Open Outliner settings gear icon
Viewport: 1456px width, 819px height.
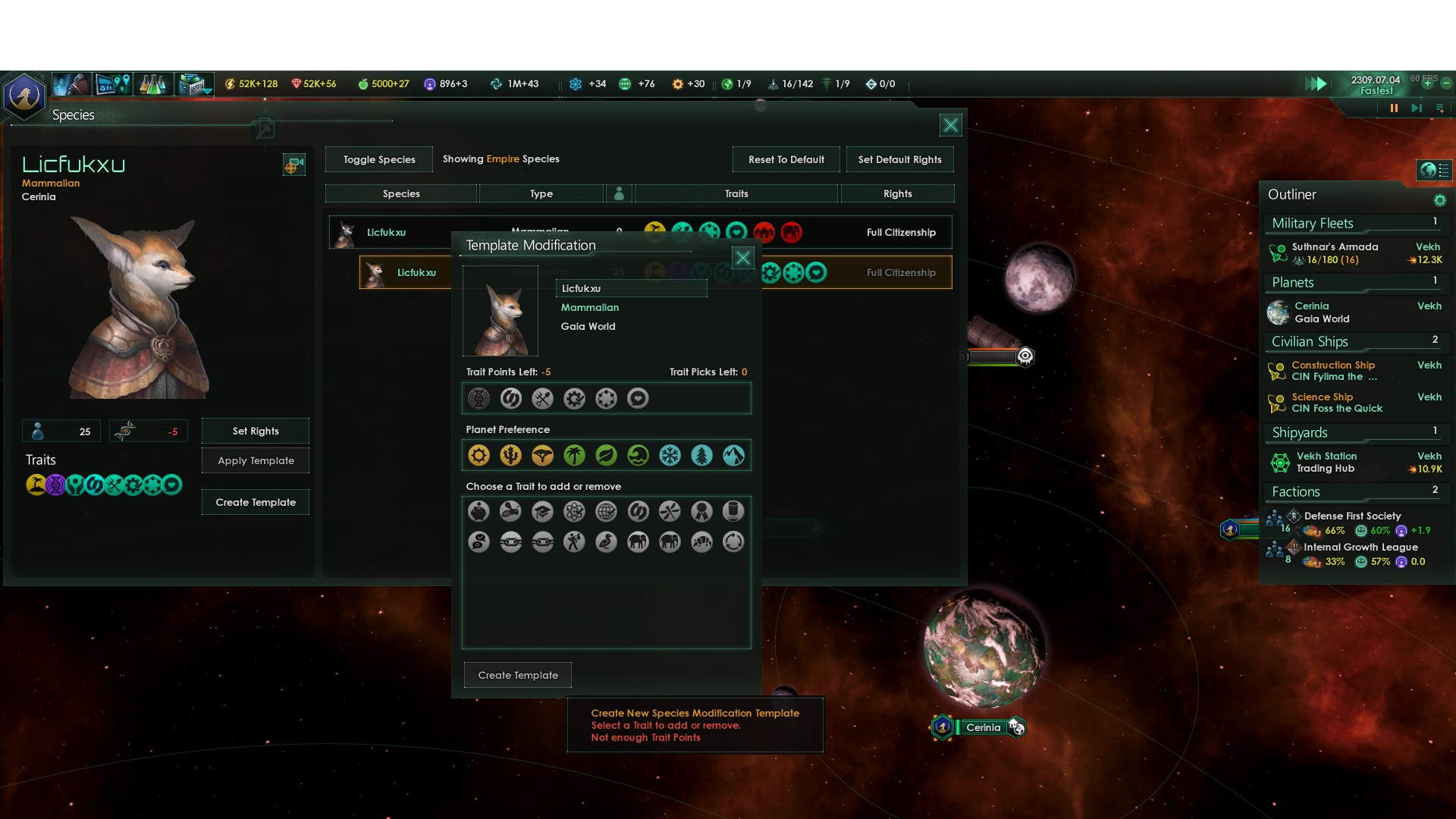(x=1439, y=200)
